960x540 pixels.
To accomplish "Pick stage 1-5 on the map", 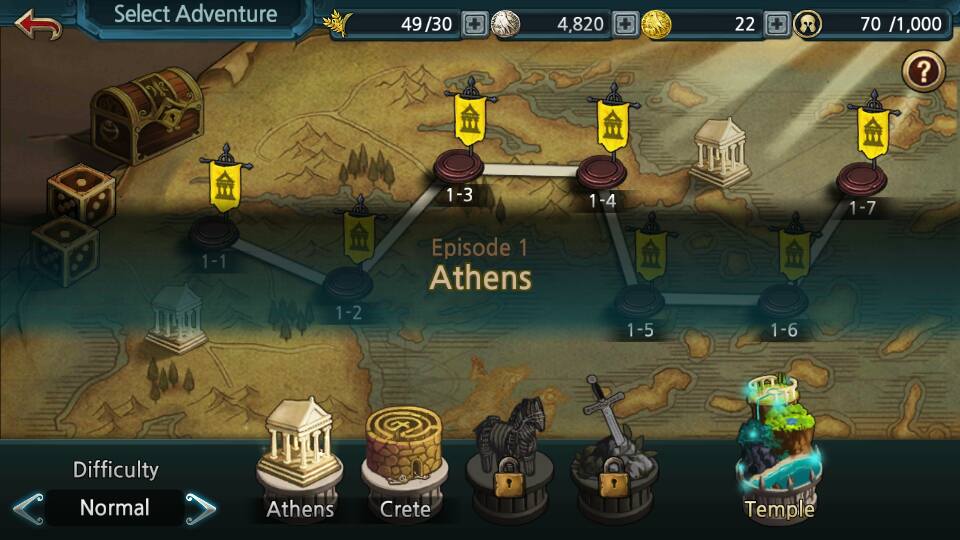I will click(640, 298).
